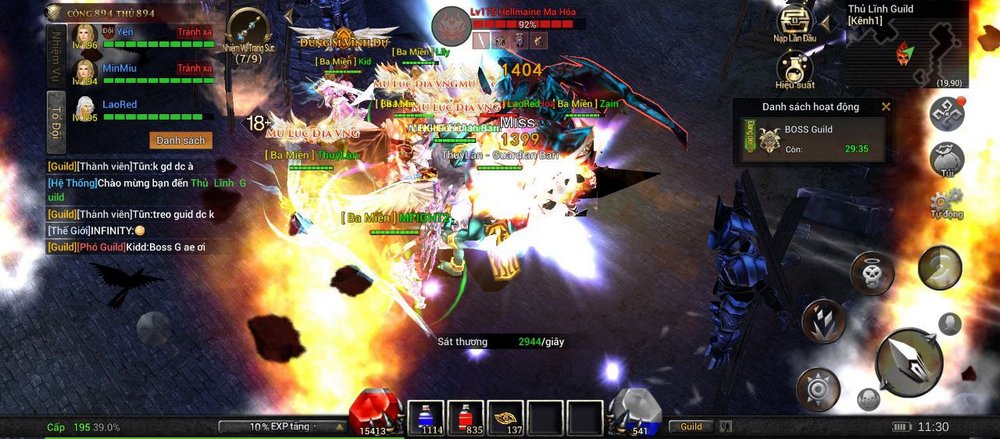Activate the large sword basic attack
Viewport: 1000px width, 439px height.
908,361
